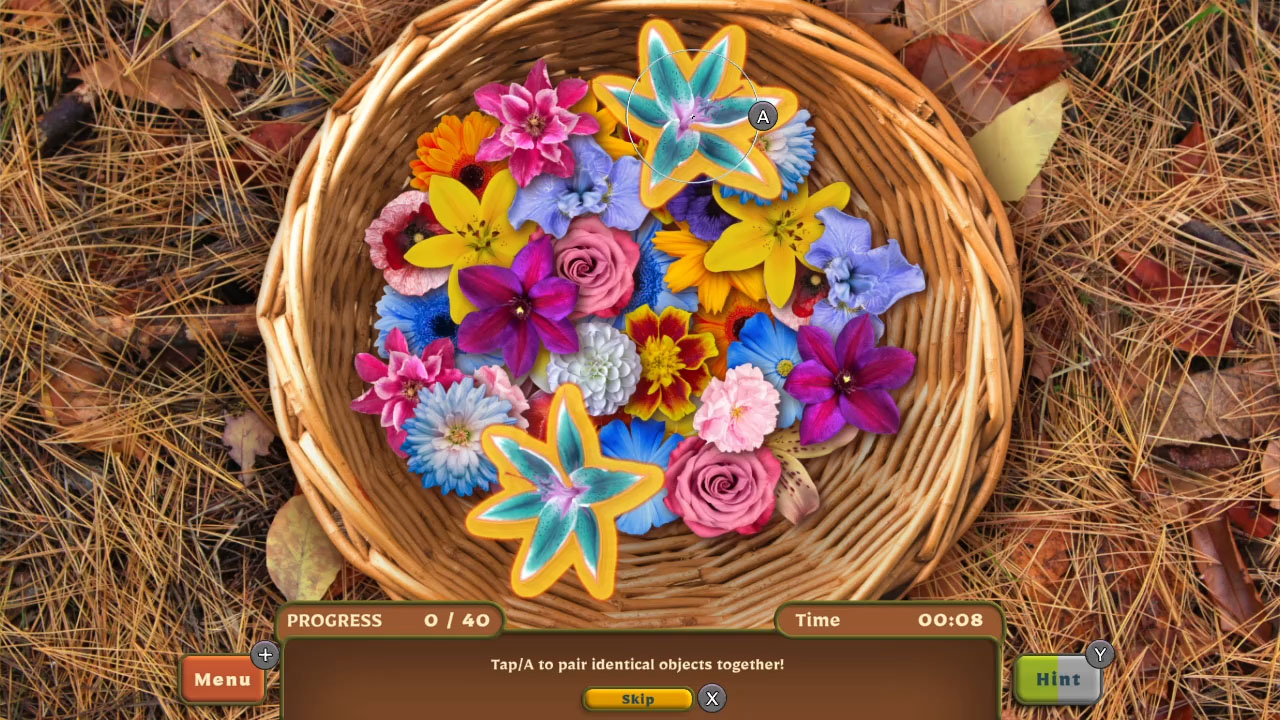
Task: Click the Time display showing 00:08
Action: coord(888,620)
